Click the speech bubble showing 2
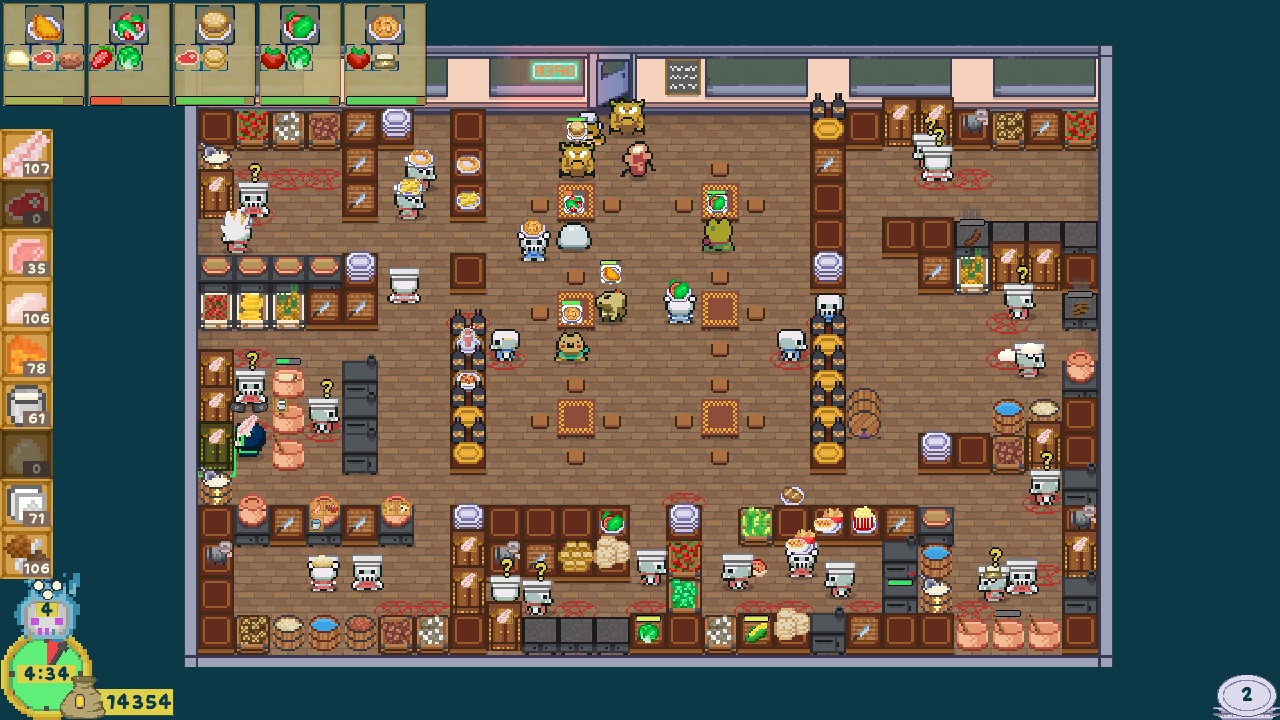Screen dimensions: 1280x720 [x=1244, y=691]
